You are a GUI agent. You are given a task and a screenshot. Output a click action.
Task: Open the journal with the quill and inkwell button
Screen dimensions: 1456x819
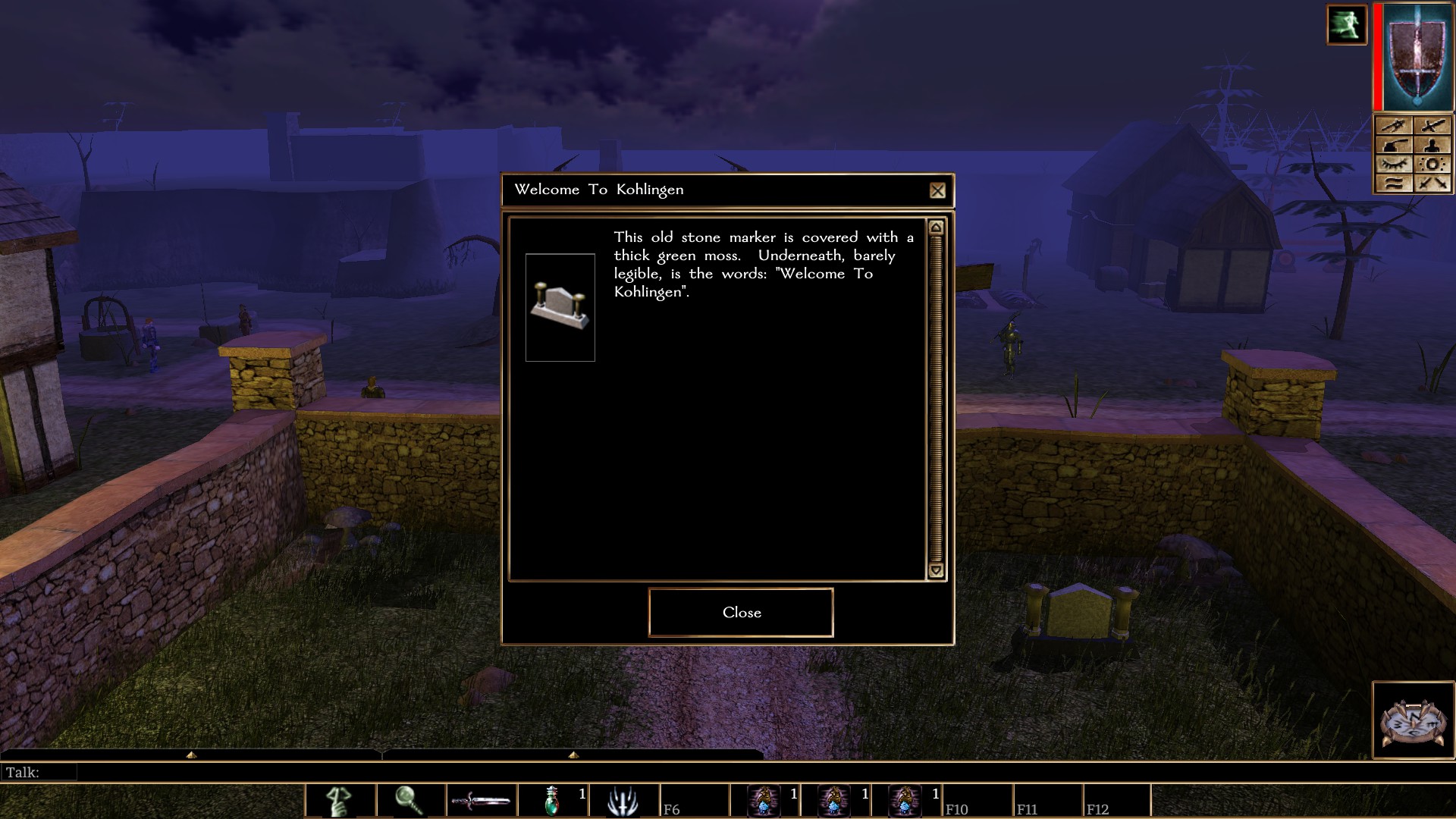pyautogui.click(x=1394, y=146)
